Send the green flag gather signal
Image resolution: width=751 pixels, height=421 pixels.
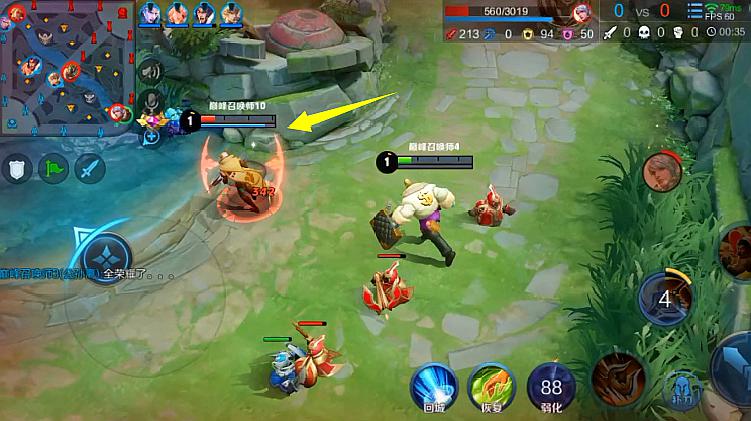[x=53, y=167]
